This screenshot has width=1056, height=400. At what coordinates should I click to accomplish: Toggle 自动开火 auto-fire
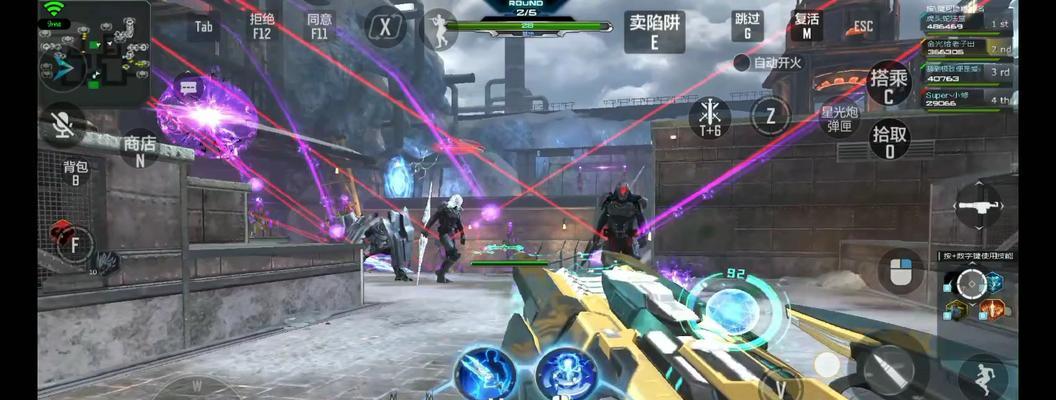click(768, 62)
